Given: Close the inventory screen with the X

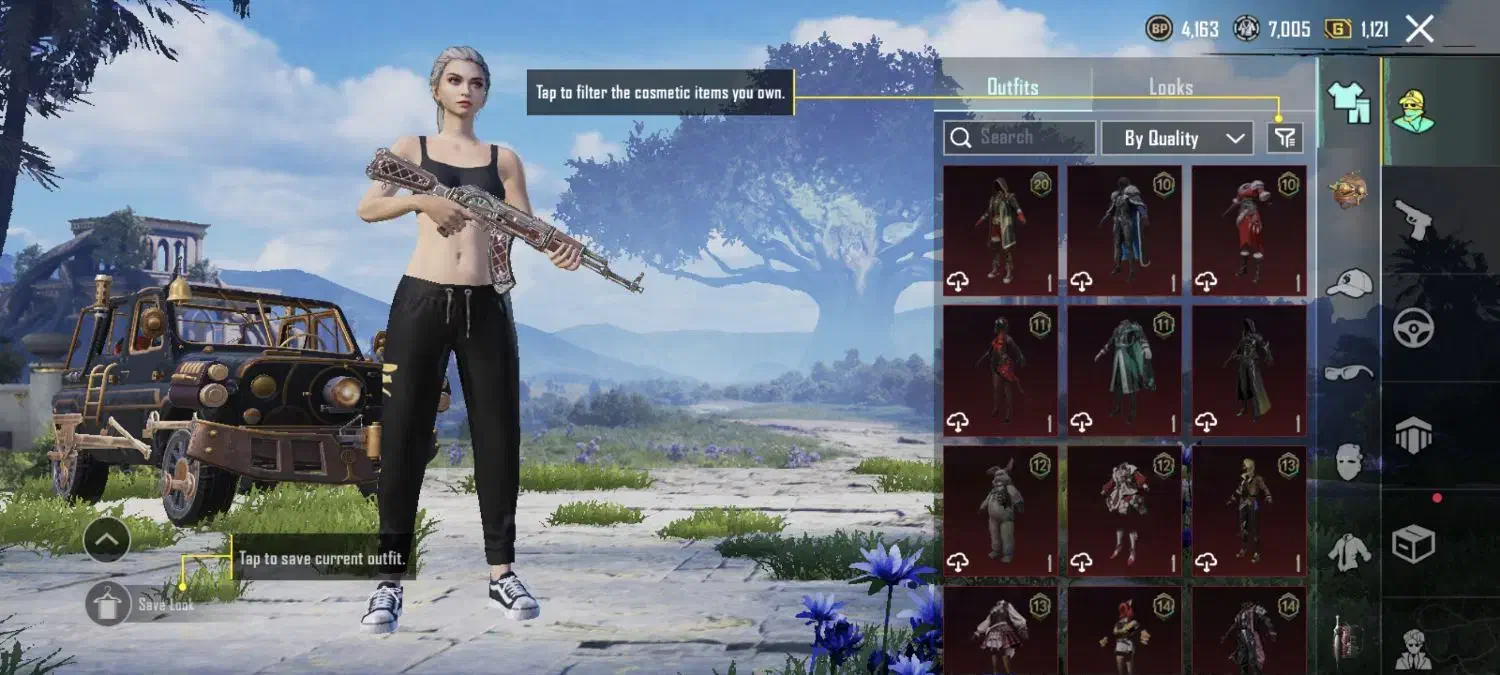Looking at the screenshot, I should click(x=1420, y=29).
